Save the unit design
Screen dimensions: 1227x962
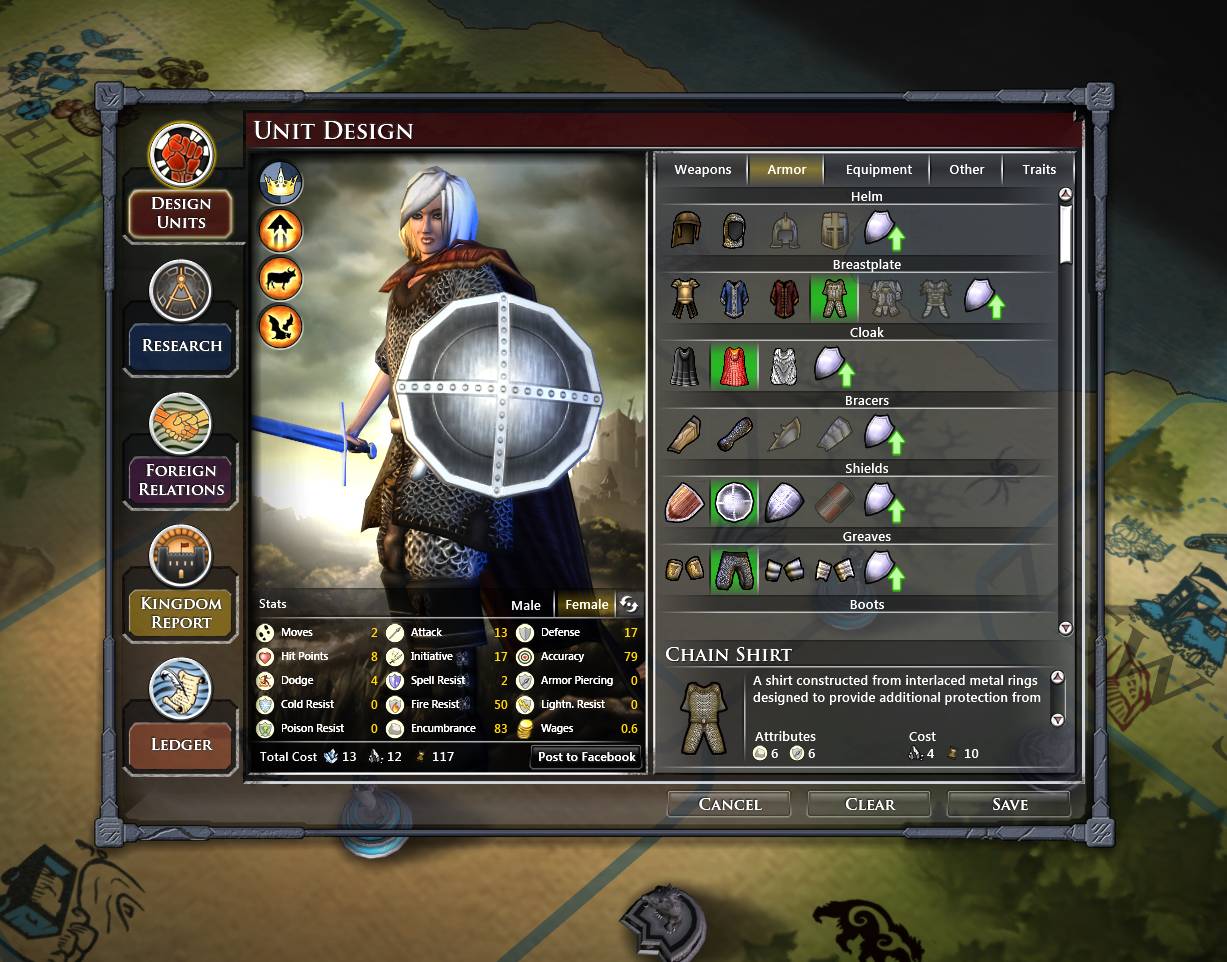tap(1009, 804)
